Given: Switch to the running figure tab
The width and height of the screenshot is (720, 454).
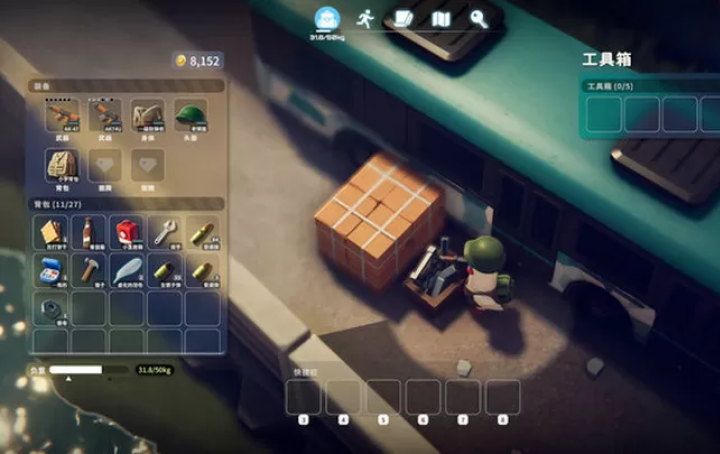Looking at the screenshot, I should coord(365,18).
